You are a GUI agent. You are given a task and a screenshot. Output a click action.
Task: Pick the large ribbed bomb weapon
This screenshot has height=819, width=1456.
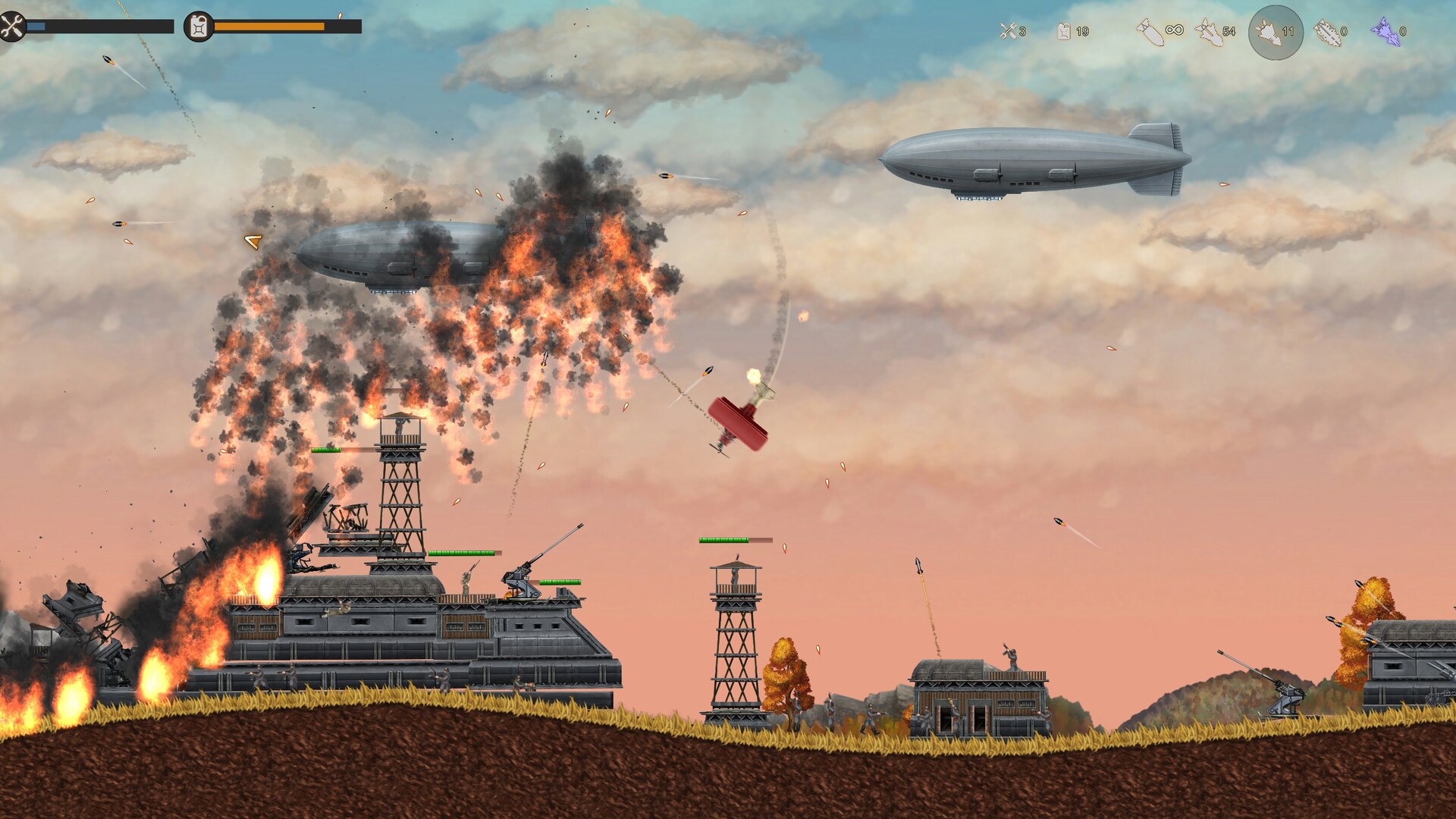1328,32
